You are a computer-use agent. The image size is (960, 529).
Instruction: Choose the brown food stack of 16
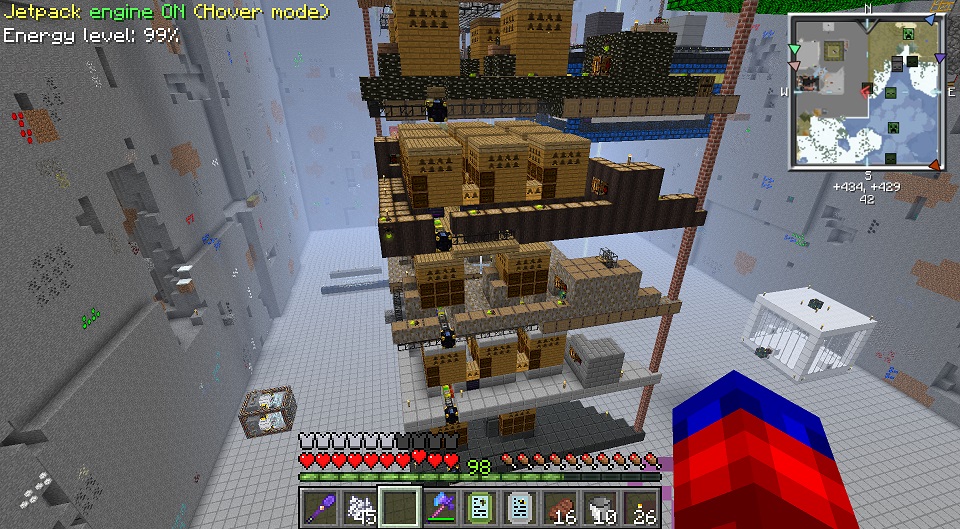click(559, 507)
